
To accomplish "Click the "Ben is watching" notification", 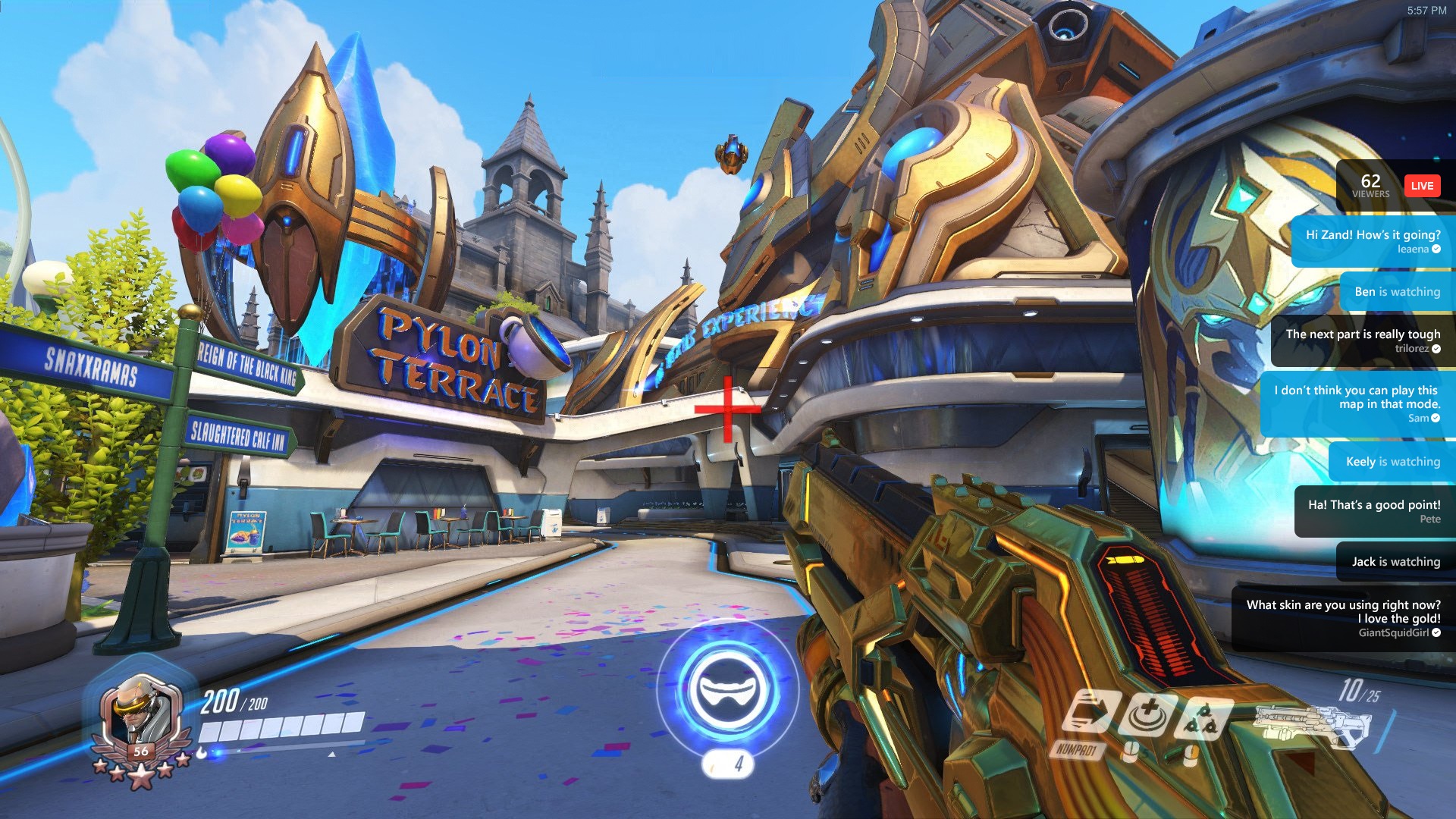I will tap(1397, 292).
